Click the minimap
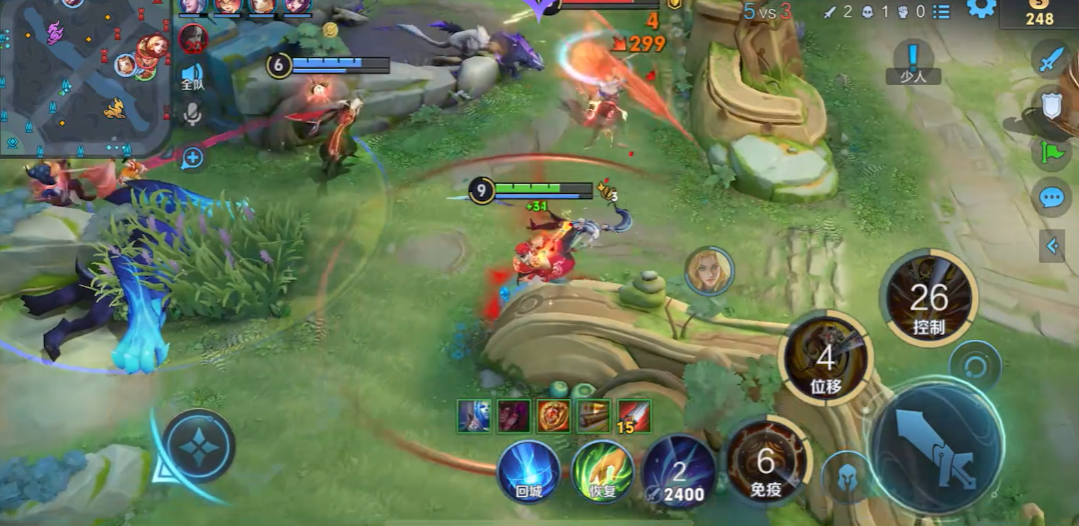The width and height of the screenshot is (1079, 526). coord(85,75)
